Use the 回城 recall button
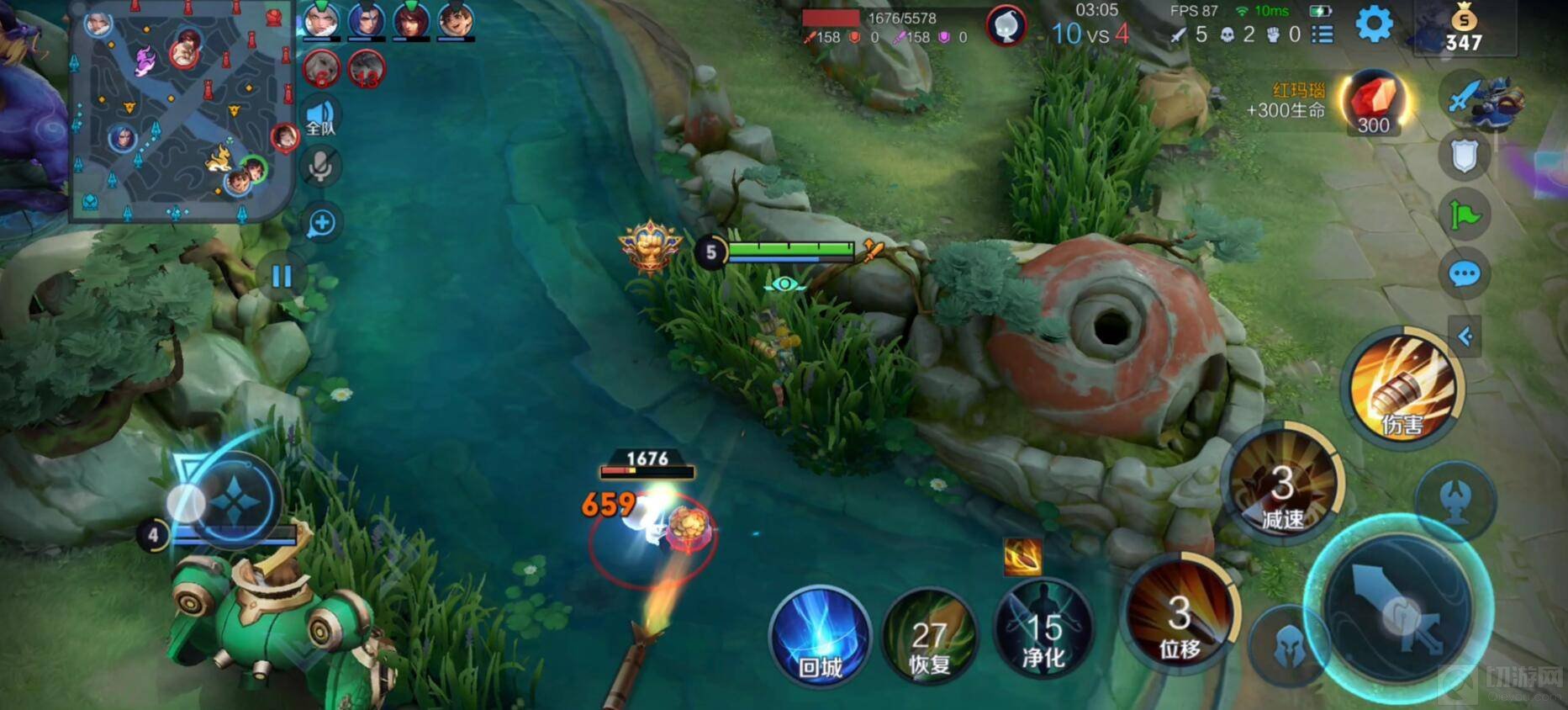 pos(820,636)
